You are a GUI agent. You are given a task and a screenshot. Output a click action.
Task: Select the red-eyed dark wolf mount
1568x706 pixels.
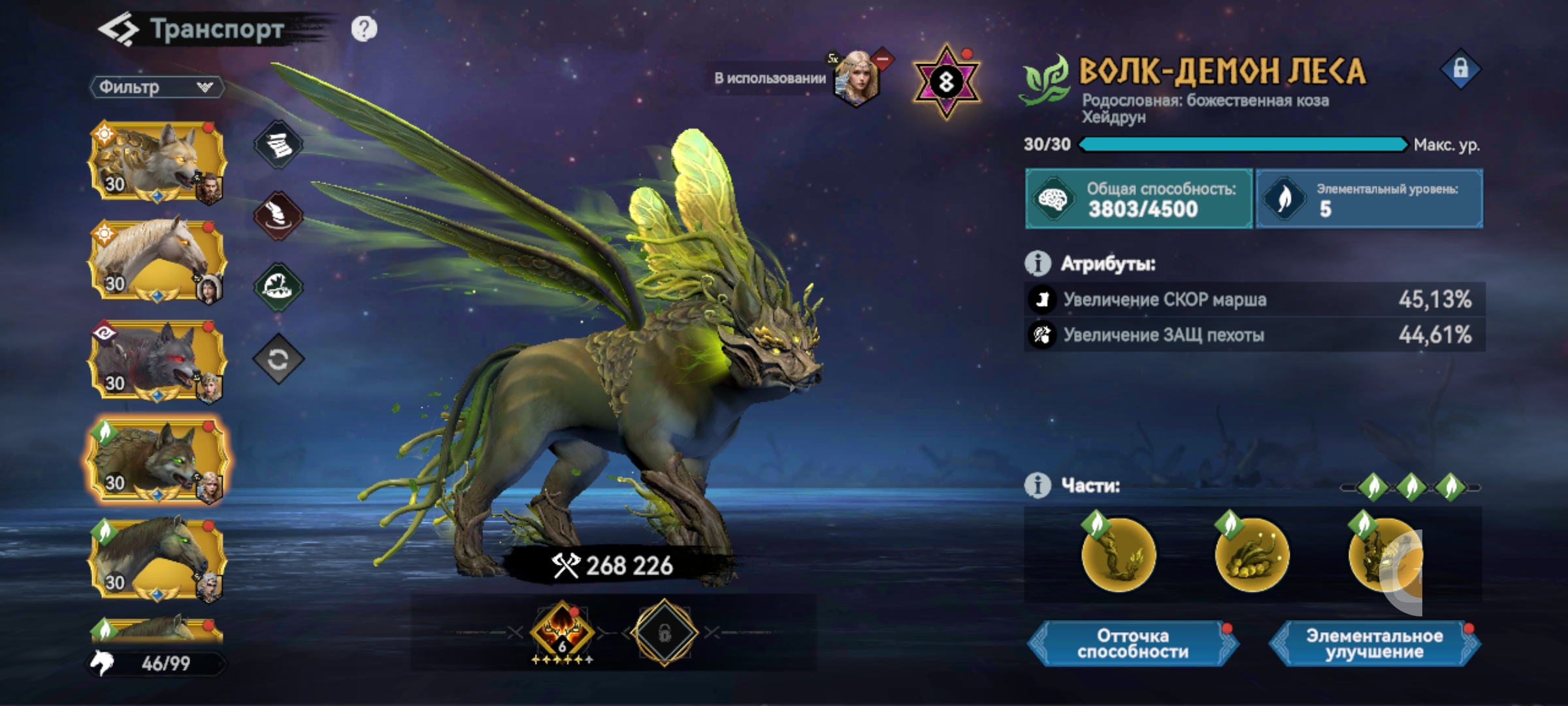157,360
